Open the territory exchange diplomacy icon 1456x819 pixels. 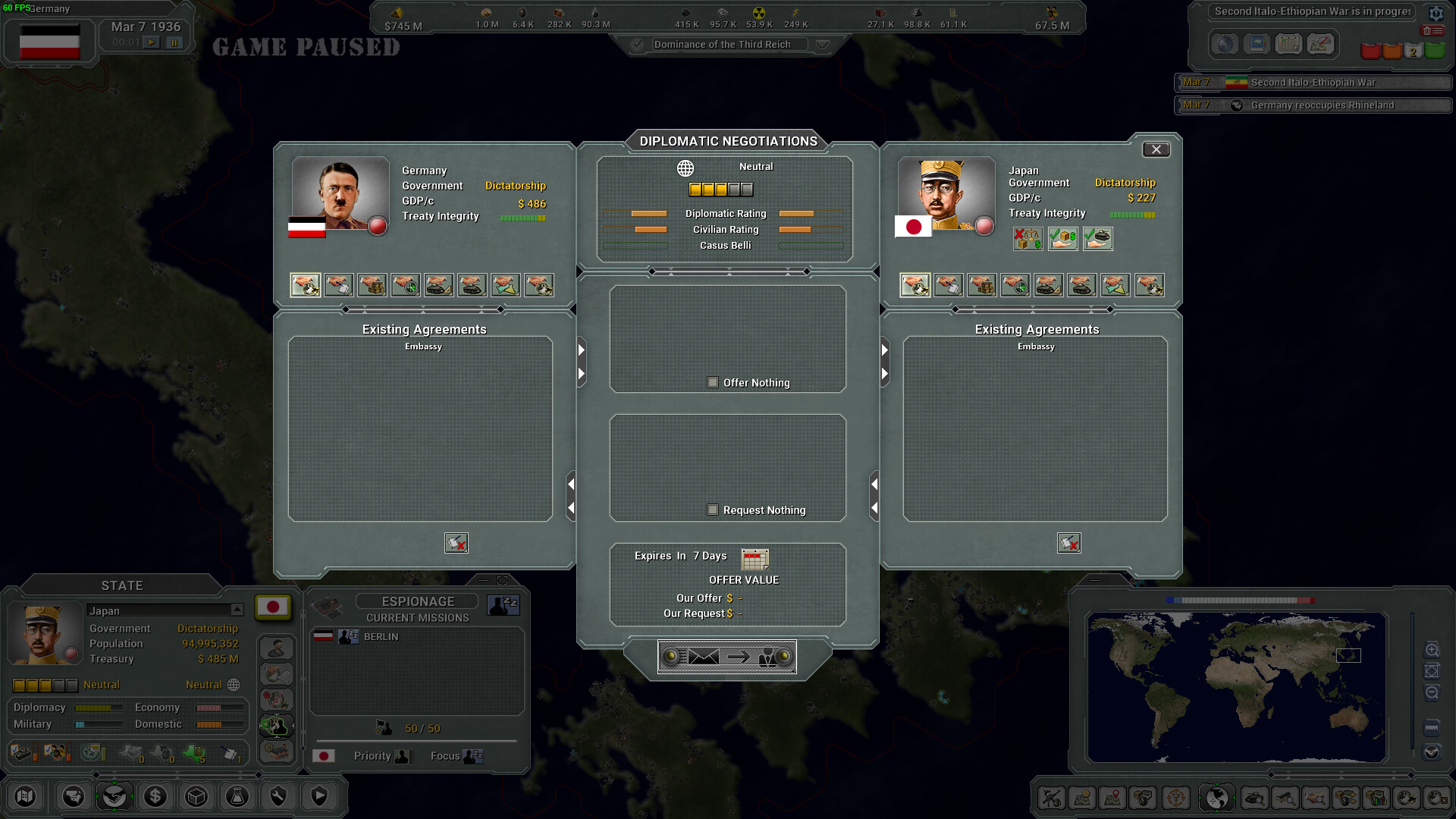coord(506,285)
